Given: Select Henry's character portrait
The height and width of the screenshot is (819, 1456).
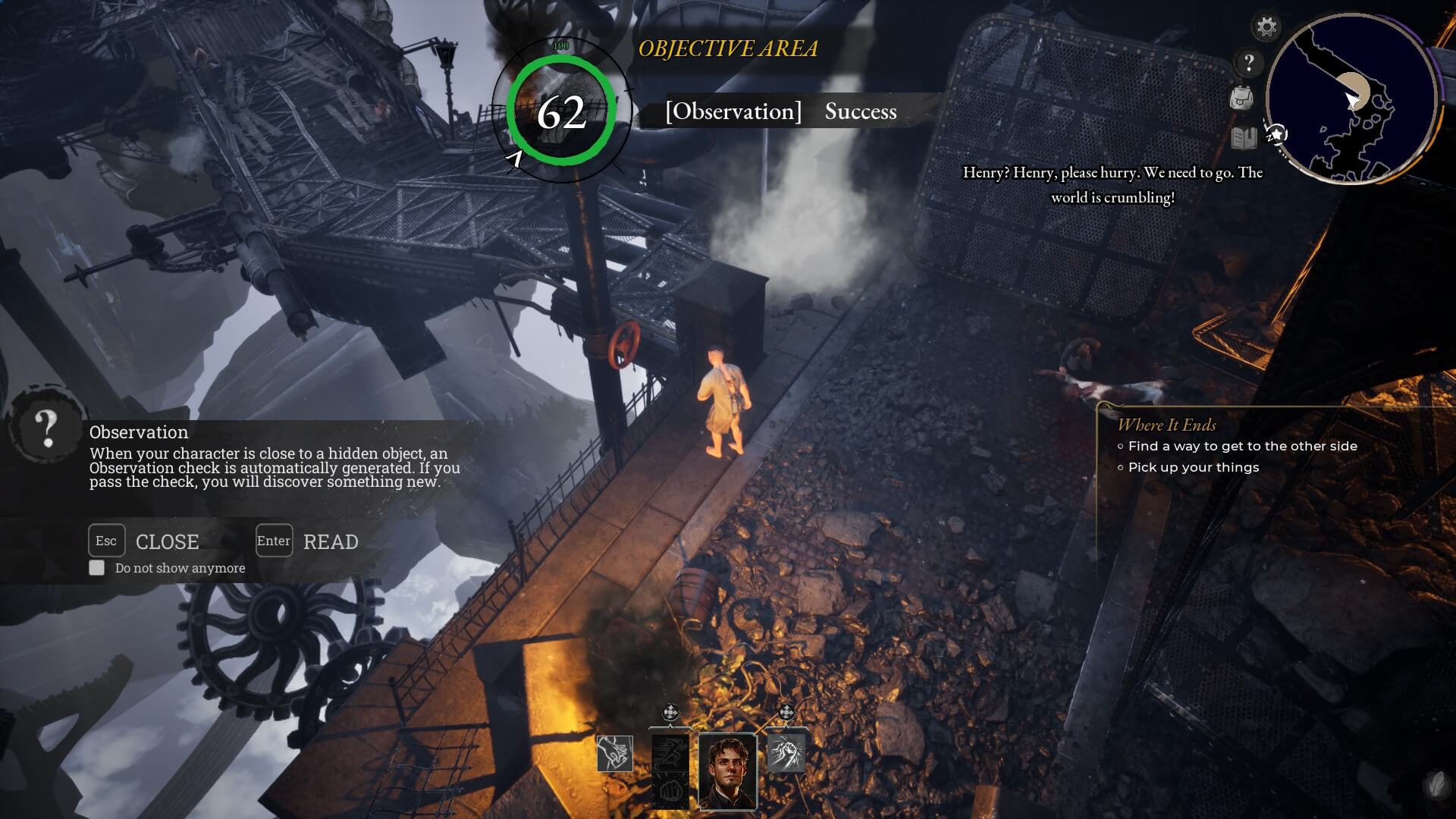Looking at the screenshot, I should point(727,771).
